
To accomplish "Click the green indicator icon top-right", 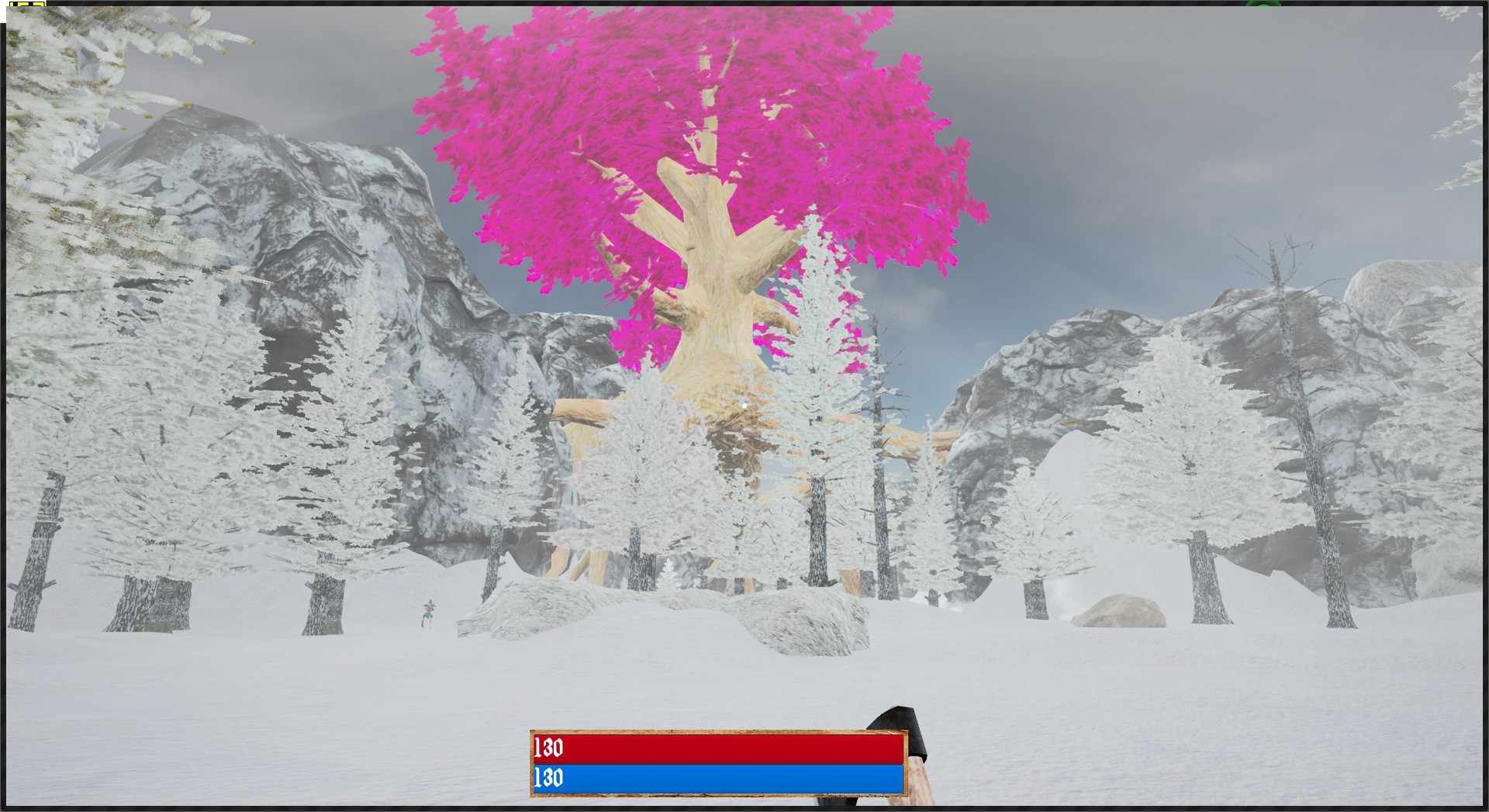I will (x=1264, y=4).
